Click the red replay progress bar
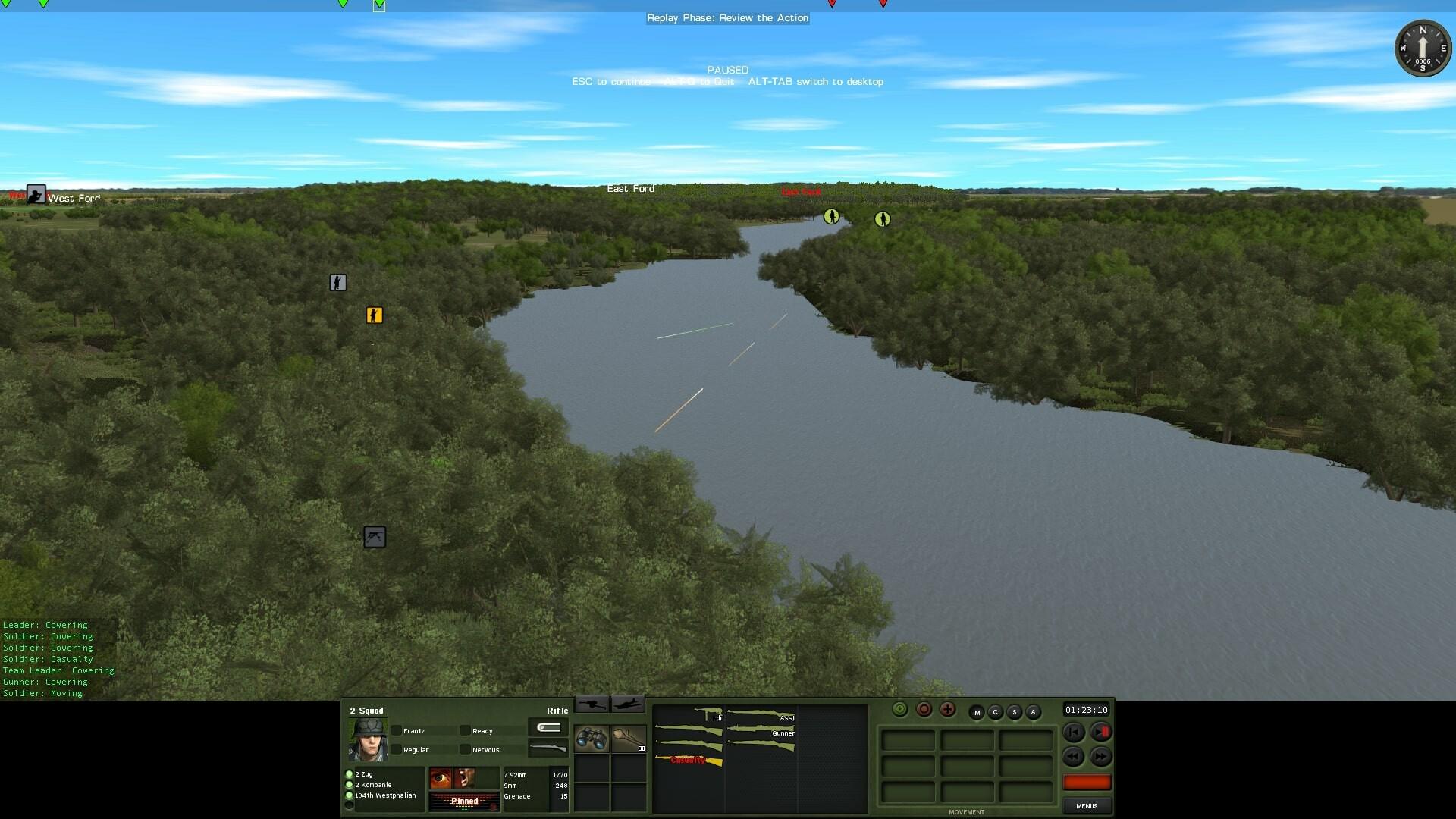Screen dimensions: 1456x819 click(x=1087, y=782)
